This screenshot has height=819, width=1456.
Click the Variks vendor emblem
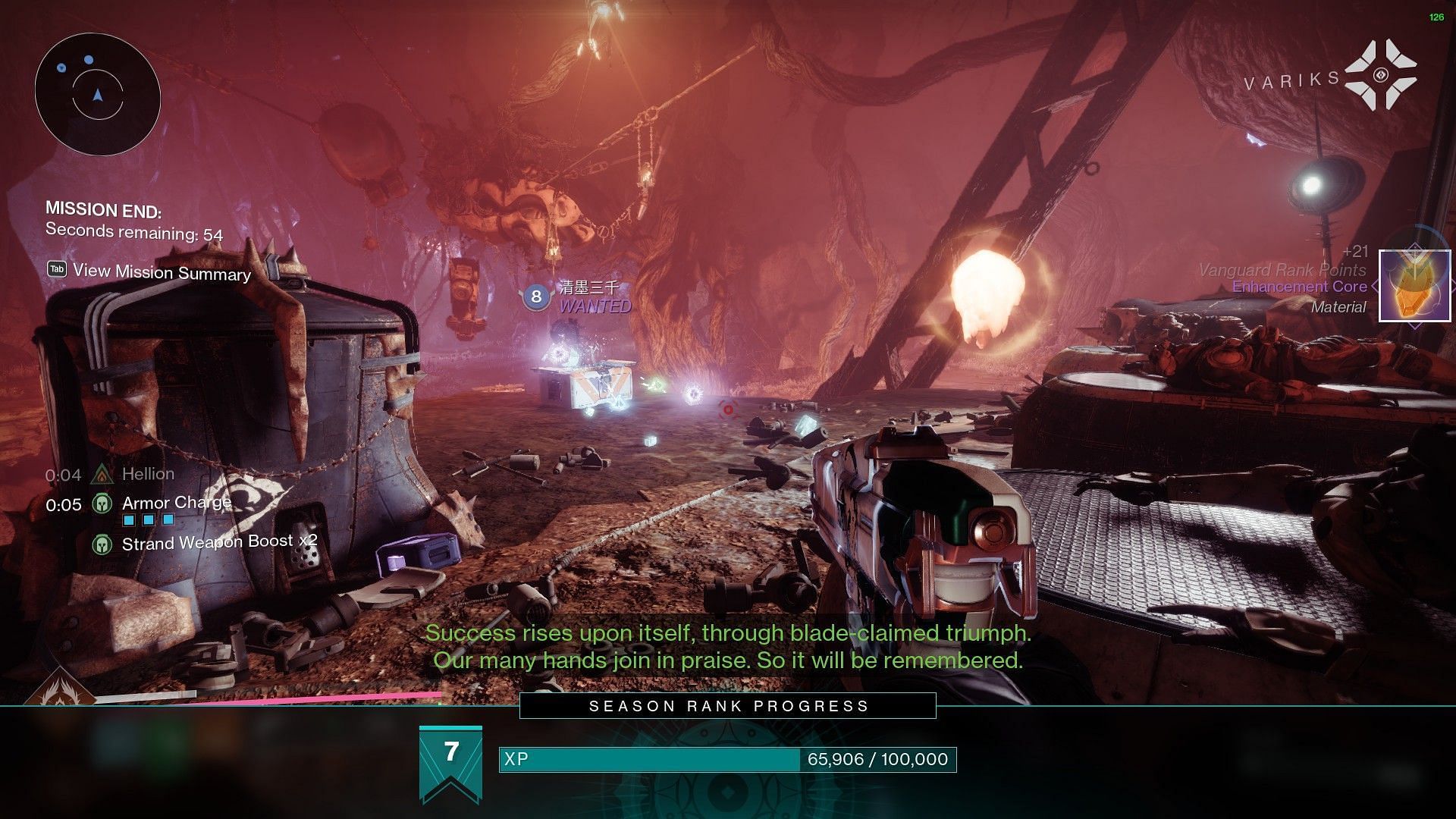pos(1380,74)
